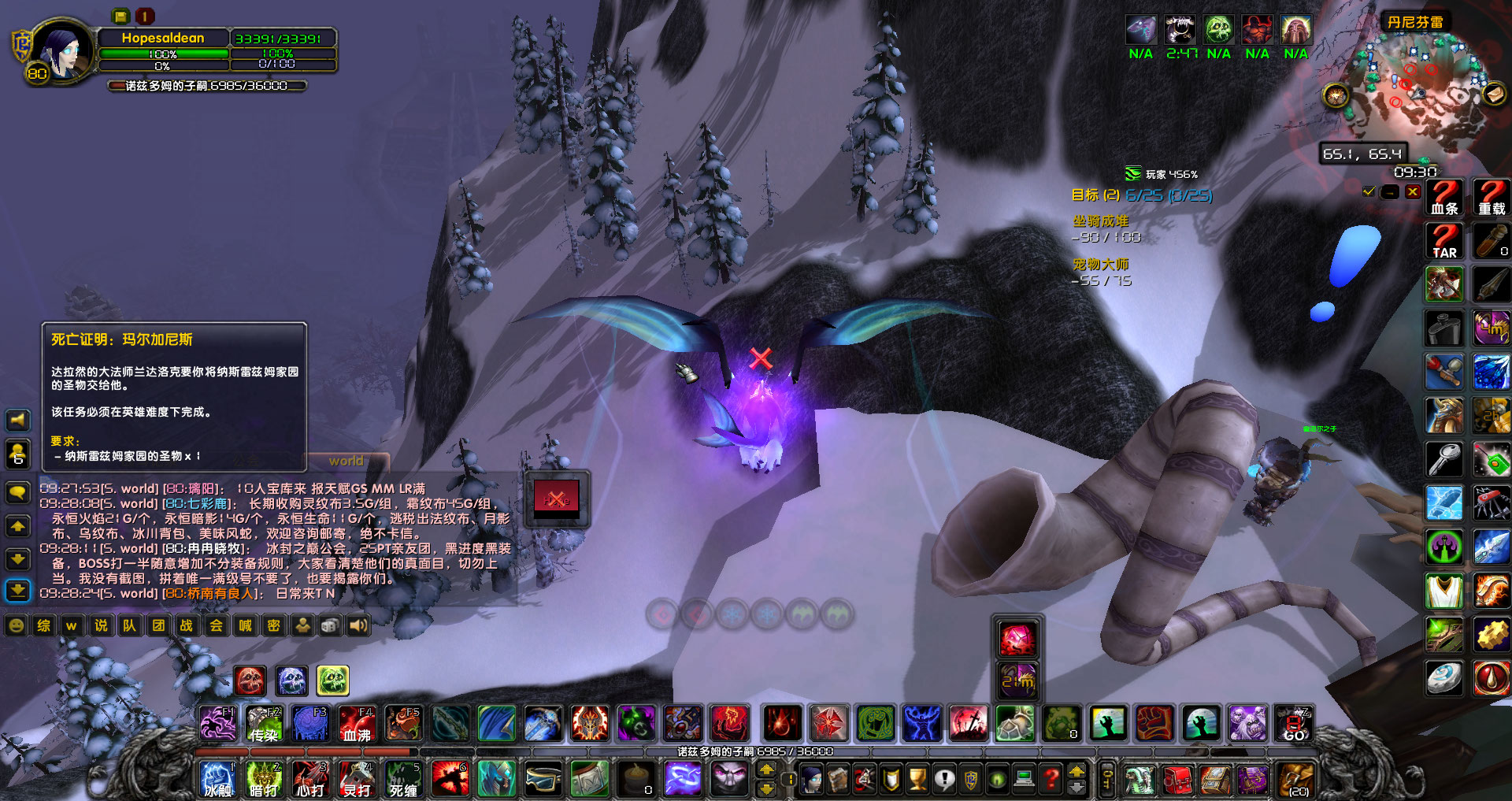The width and height of the screenshot is (1512, 801).
Task: Use the 死缠 spell icon
Action: [402, 780]
